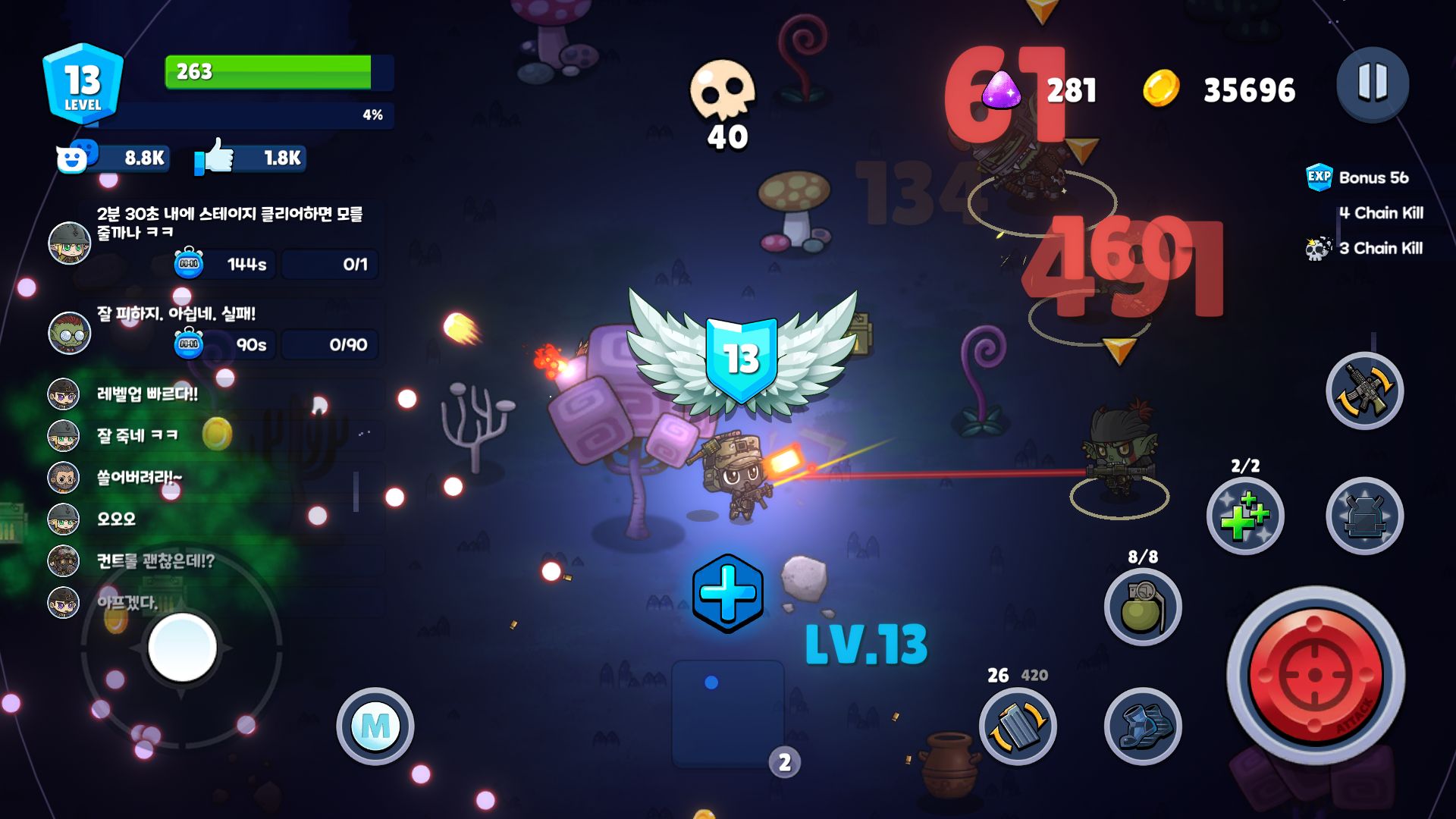Tap the level 13 shield badge
Image resolution: width=1456 pixels, height=819 pixels.
tap(83, 83)
